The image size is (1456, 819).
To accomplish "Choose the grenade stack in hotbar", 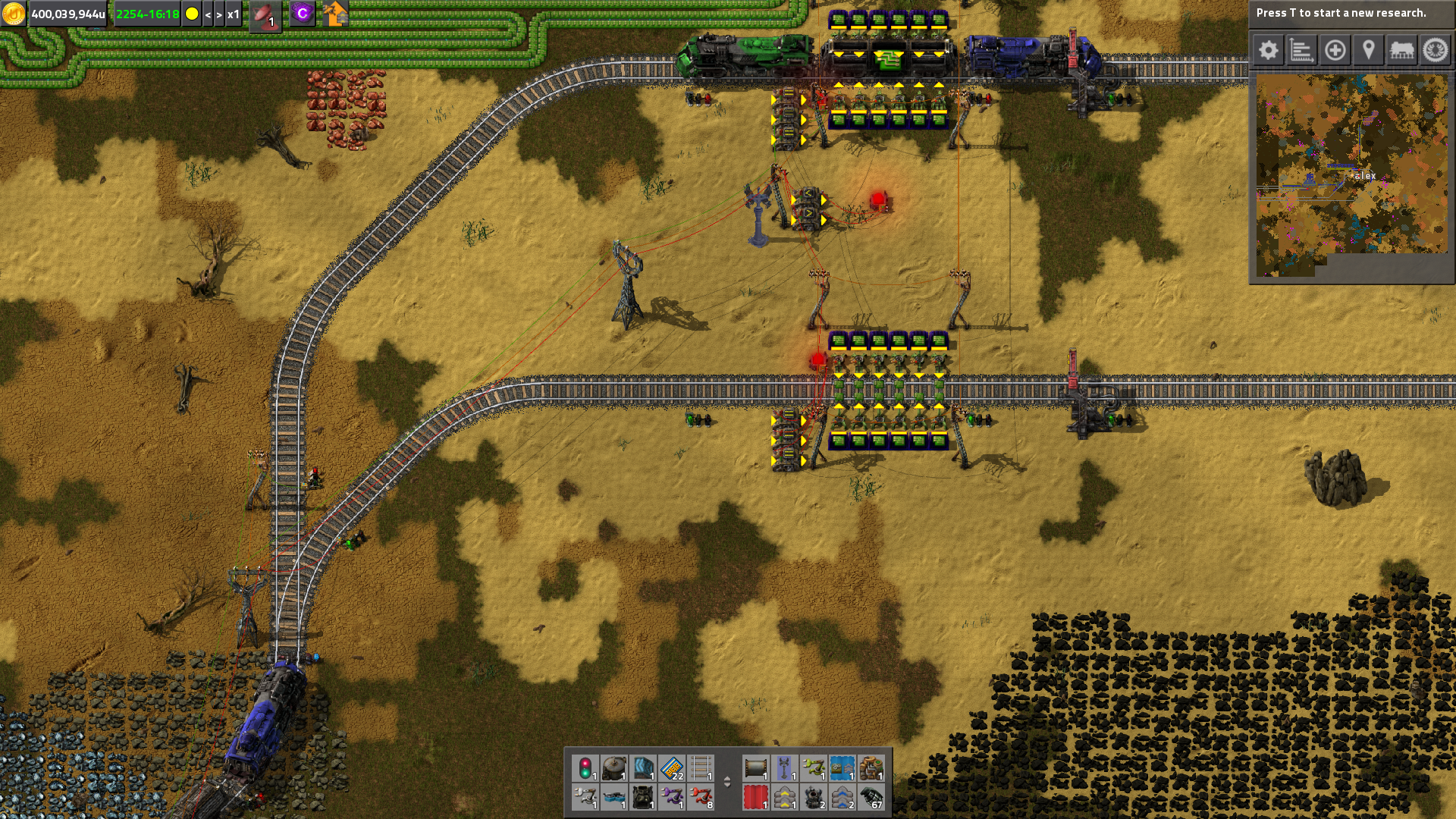I will 871,798.
